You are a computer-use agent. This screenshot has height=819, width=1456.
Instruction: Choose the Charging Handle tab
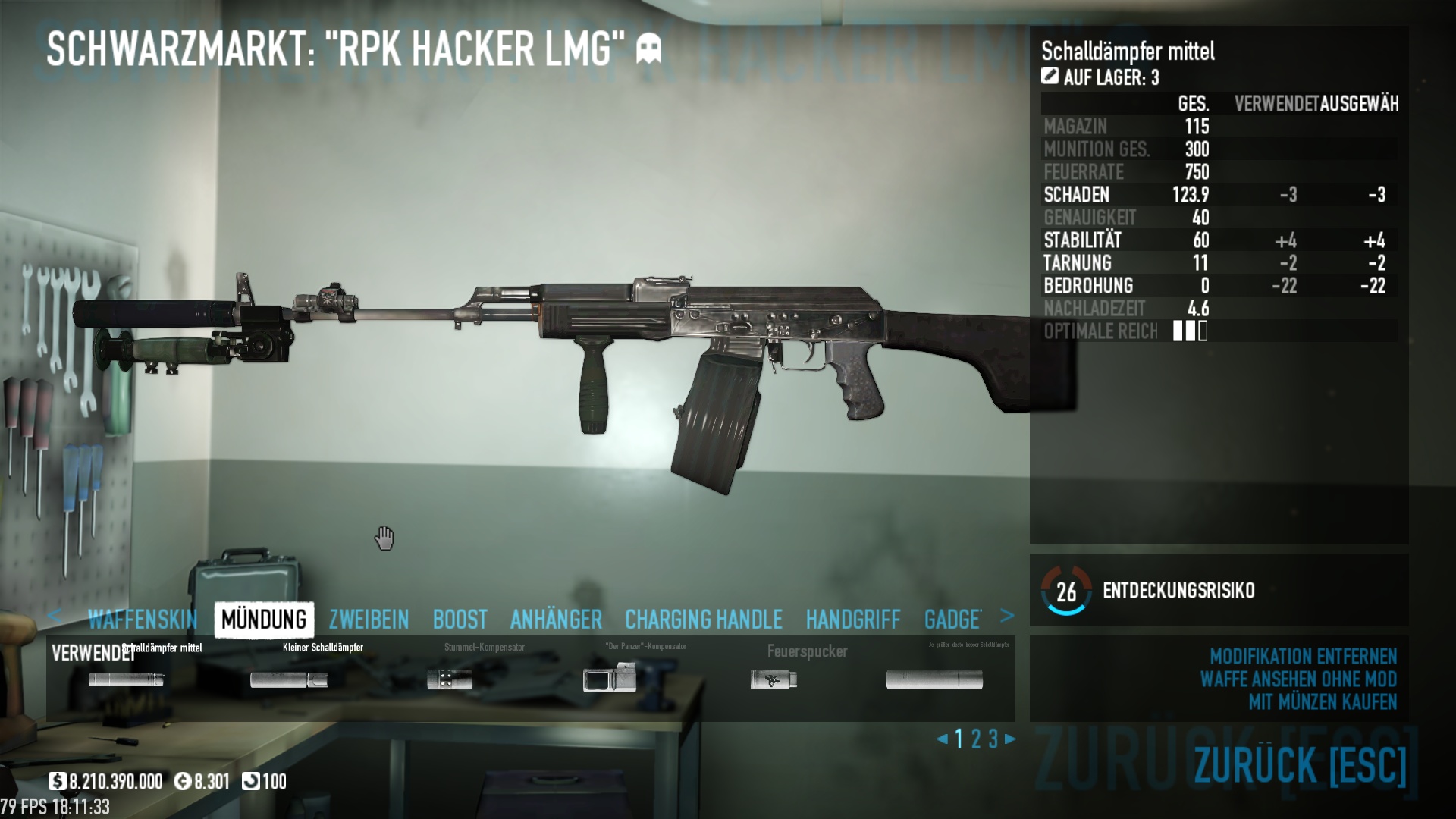pos(703,620)
